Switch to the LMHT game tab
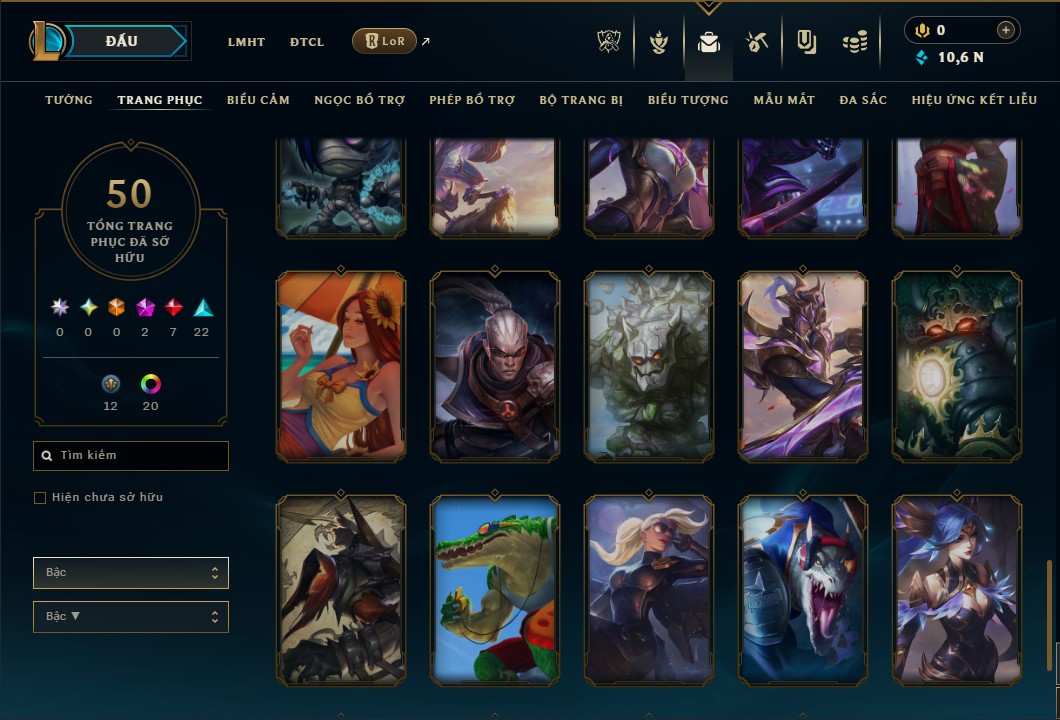The width and height of the screenshot is (1060, 720). [246, 42]
